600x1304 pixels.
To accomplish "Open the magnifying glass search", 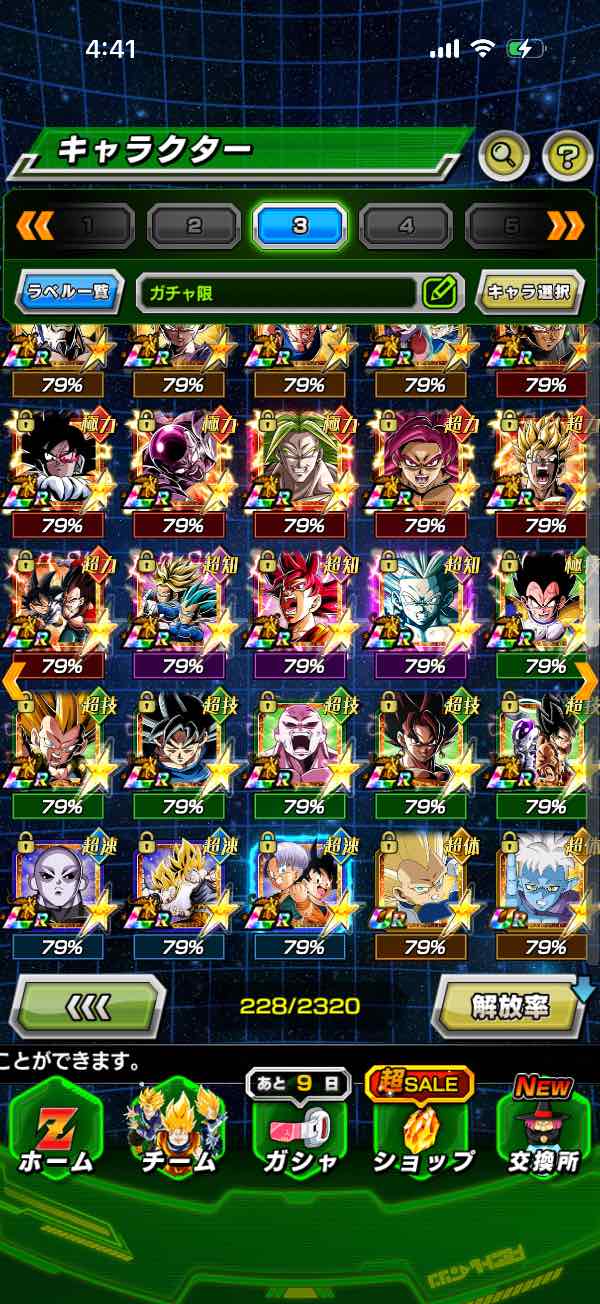I will tap(504, 154).
